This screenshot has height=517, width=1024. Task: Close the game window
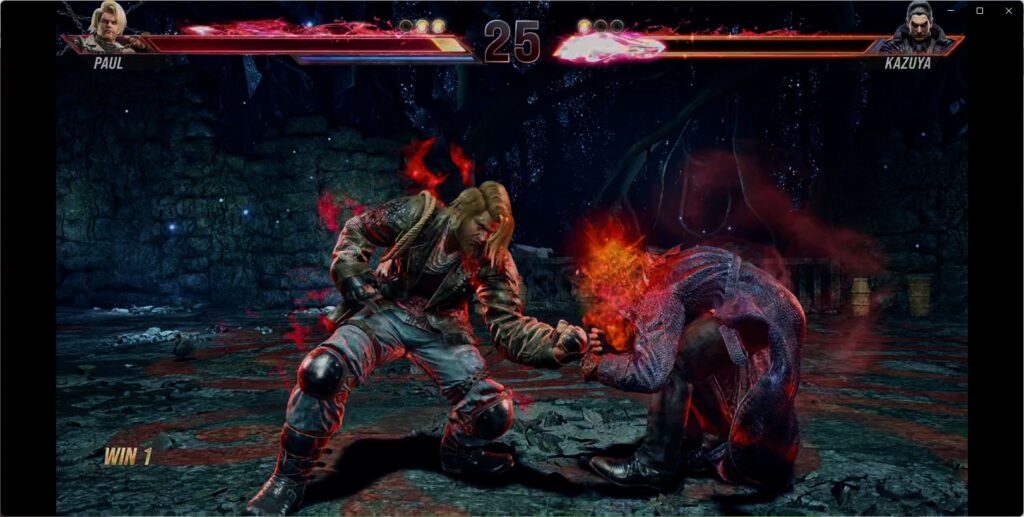point(1006,10)
